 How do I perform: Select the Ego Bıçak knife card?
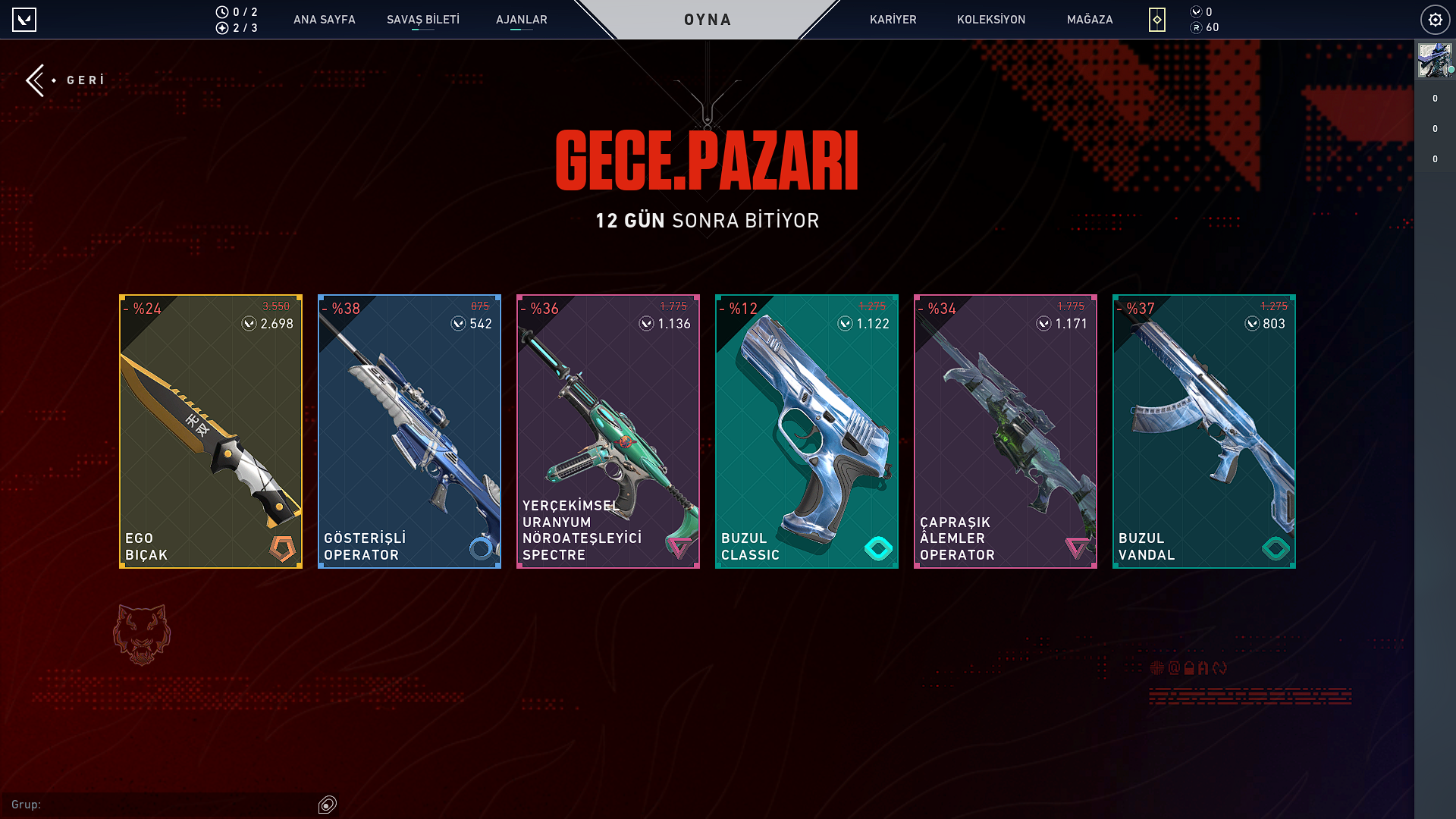pyautogui.click(x=211, y=431)
